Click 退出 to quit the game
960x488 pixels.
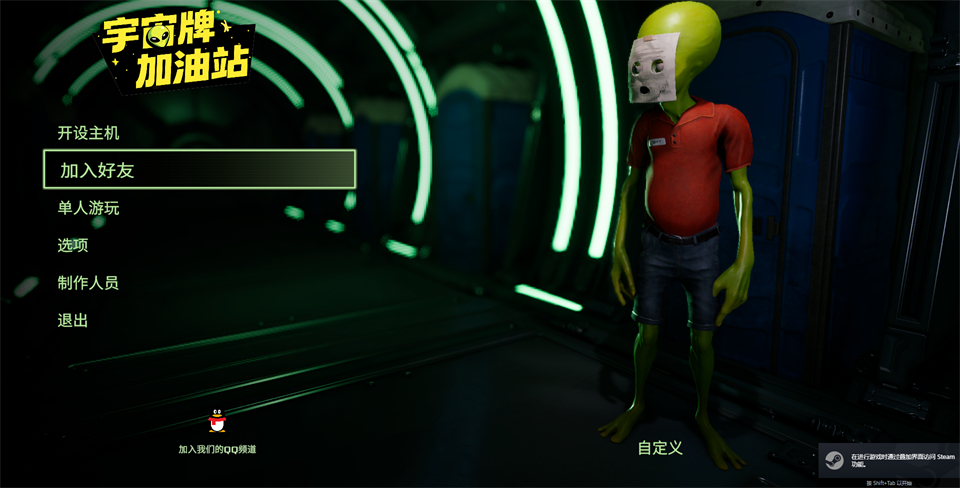(73, 321)
